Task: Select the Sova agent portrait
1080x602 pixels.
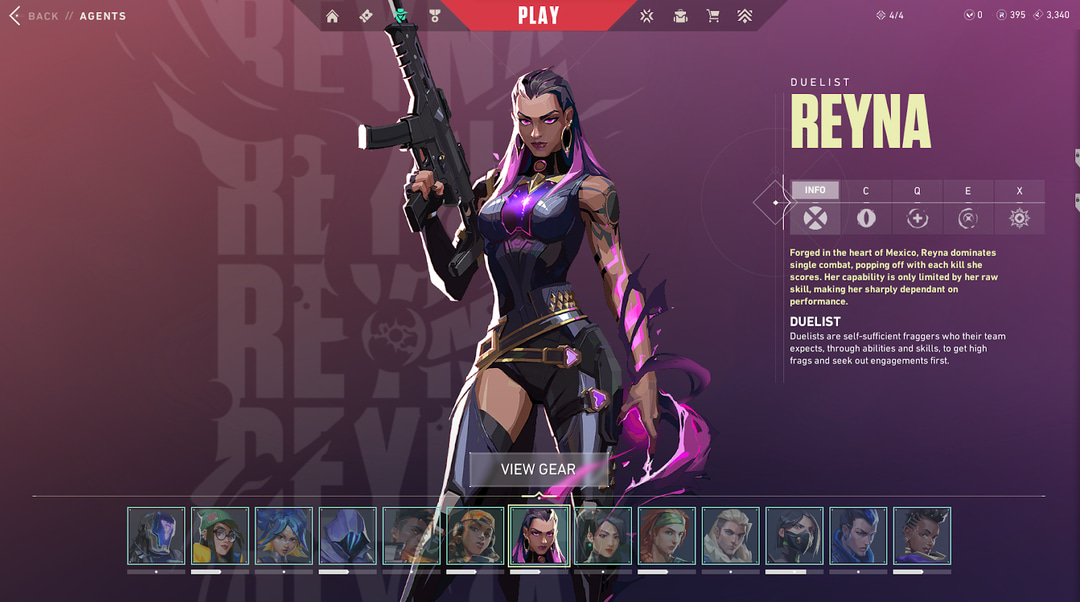Action: (x=731, y=536)
